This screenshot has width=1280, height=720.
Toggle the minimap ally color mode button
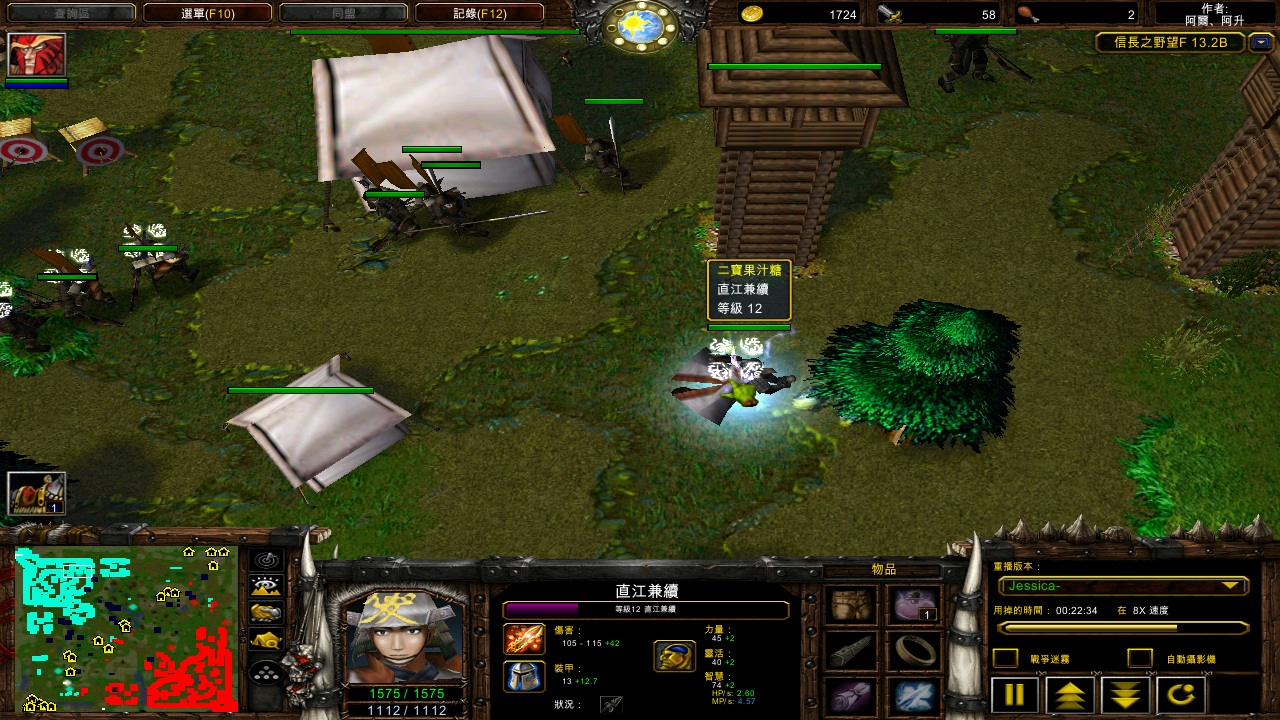coord(265,613)
